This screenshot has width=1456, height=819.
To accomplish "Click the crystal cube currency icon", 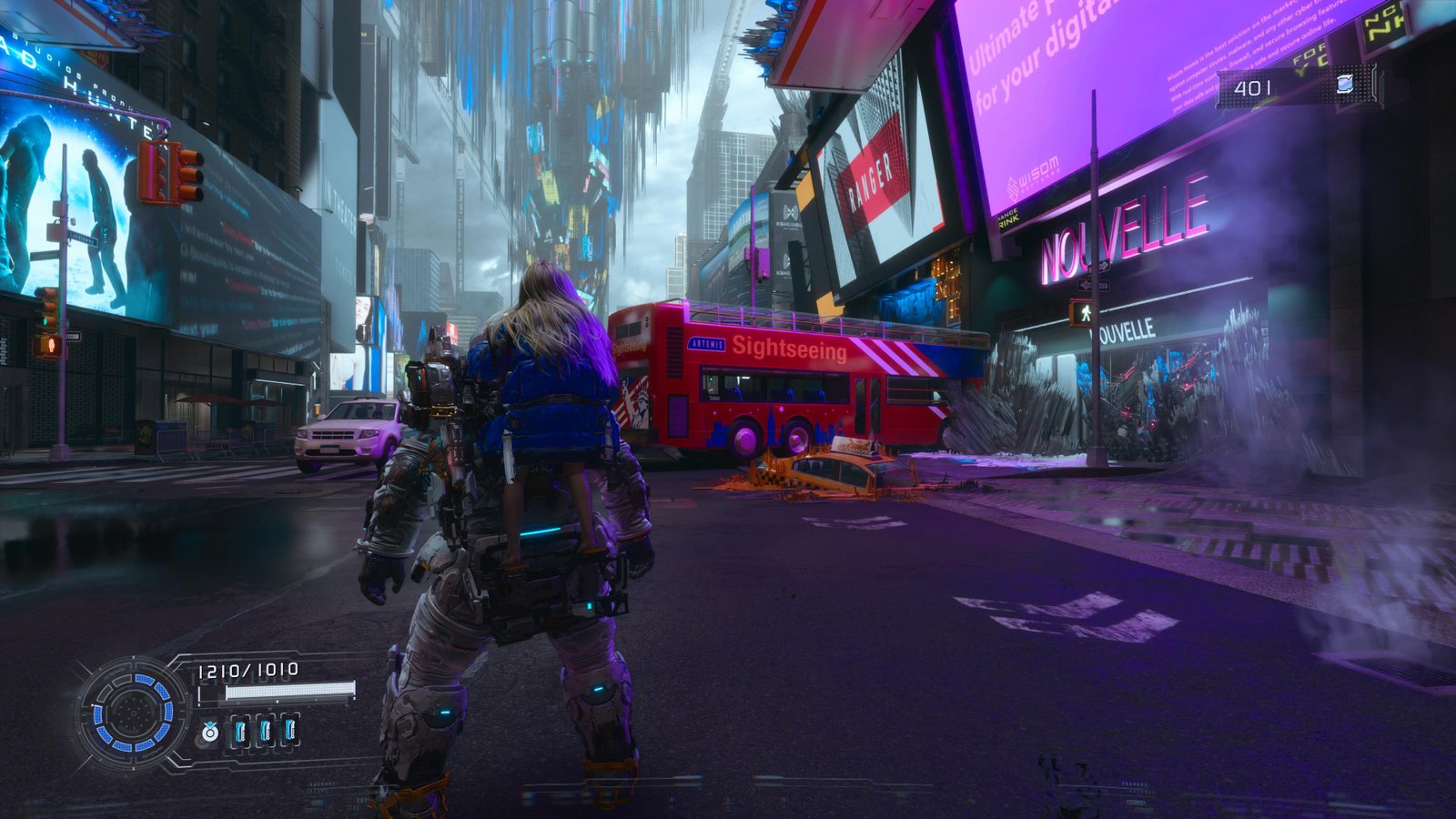I will click(x=1345, y=86).
